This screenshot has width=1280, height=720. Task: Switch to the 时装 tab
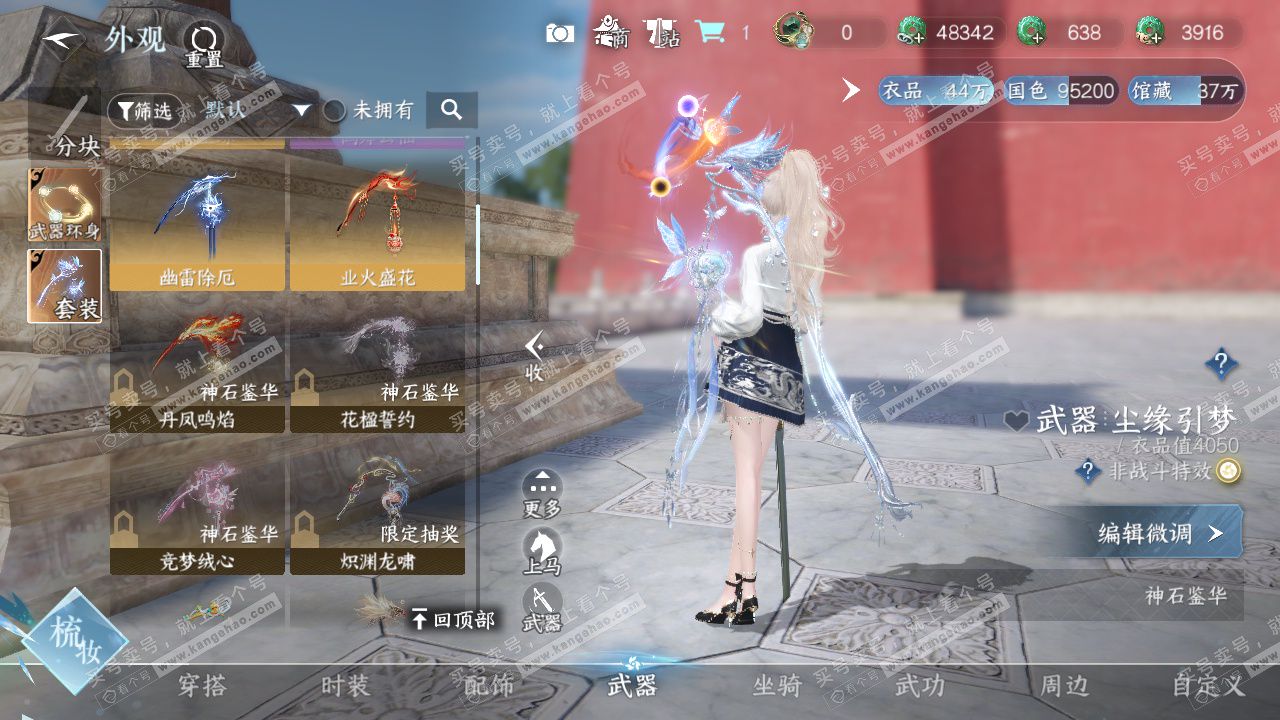(346, 686)
